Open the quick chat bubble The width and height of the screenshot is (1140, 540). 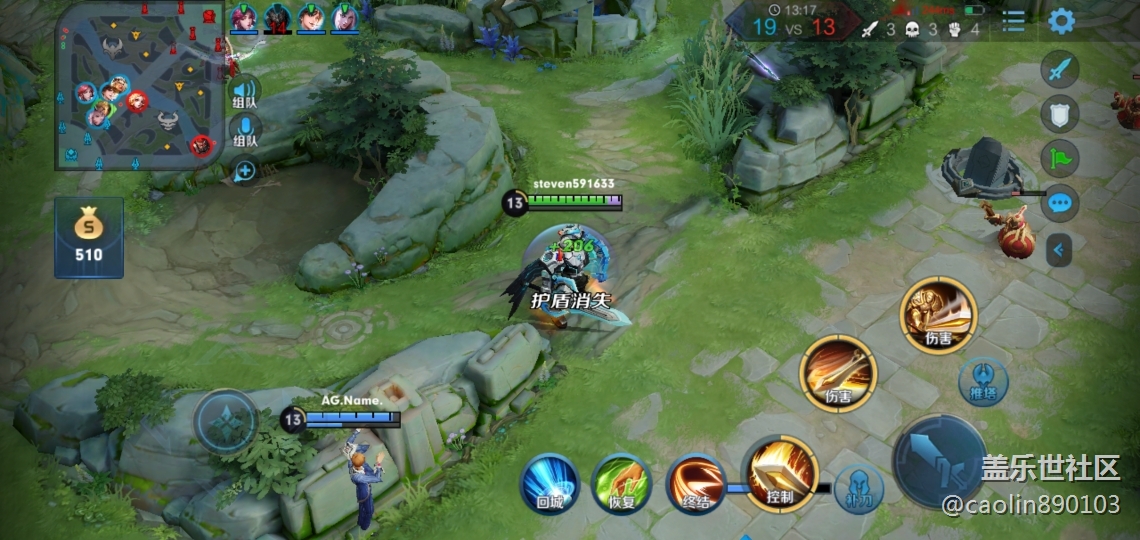click(1060, 203)
